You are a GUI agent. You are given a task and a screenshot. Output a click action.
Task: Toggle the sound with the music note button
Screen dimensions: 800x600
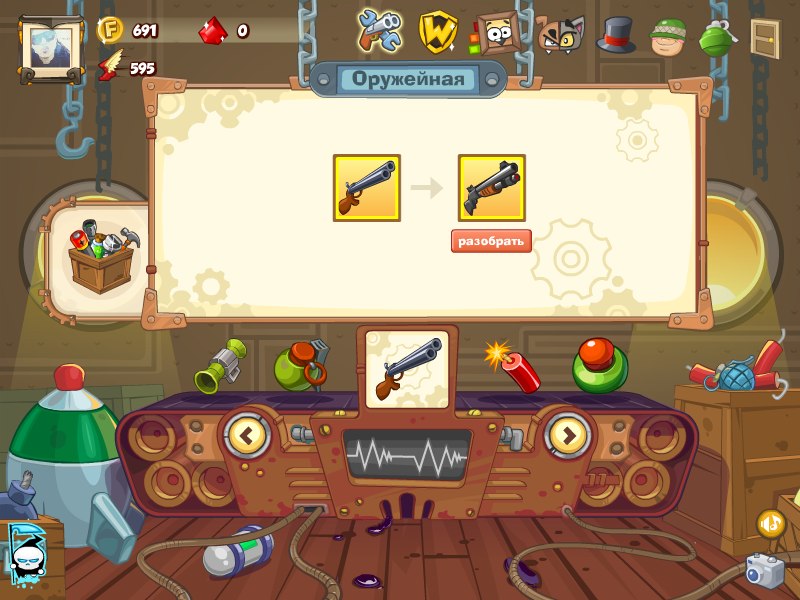coord(771,523)
